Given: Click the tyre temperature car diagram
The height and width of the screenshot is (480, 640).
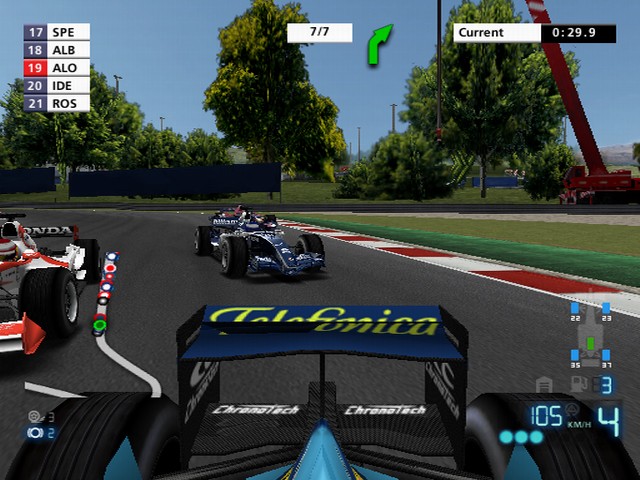Looking at the screenshot, I should (590, 335).
